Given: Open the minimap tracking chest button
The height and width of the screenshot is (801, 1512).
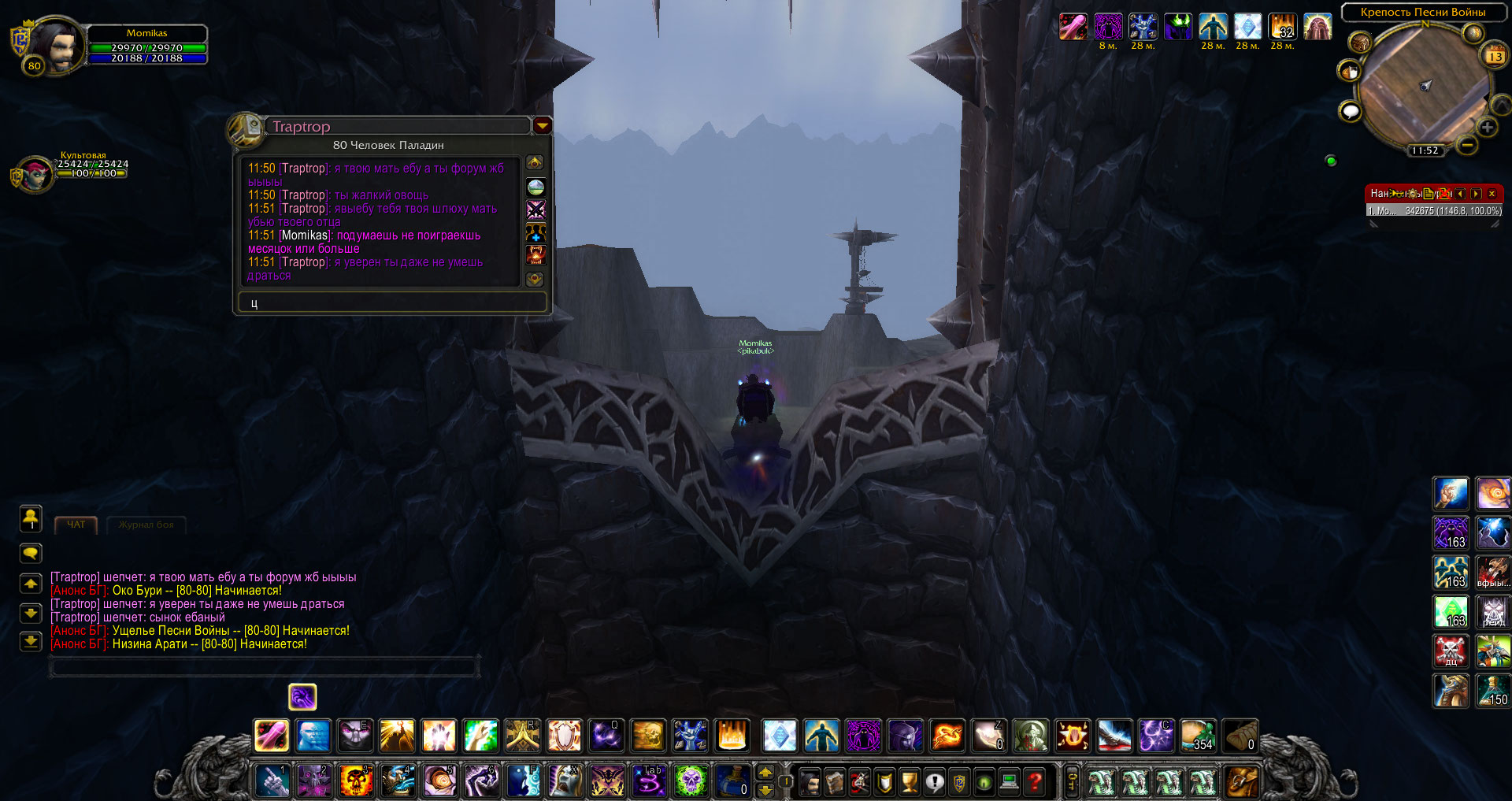Looking at the screenshot, I should [x=1360, y=43].
